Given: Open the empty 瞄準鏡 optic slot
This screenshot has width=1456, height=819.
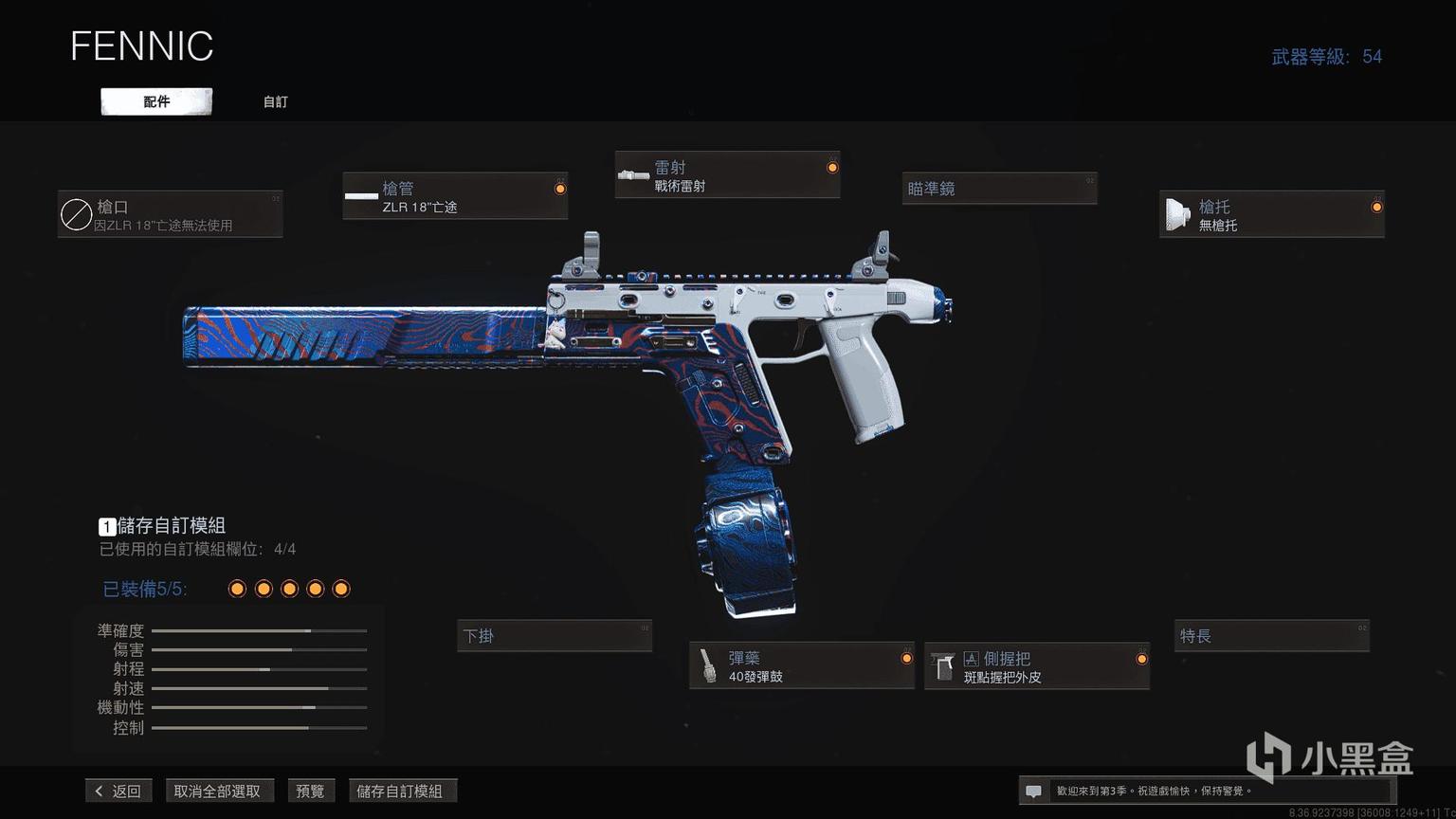Looking at the screenshot, I should click(x=999, y=189).
